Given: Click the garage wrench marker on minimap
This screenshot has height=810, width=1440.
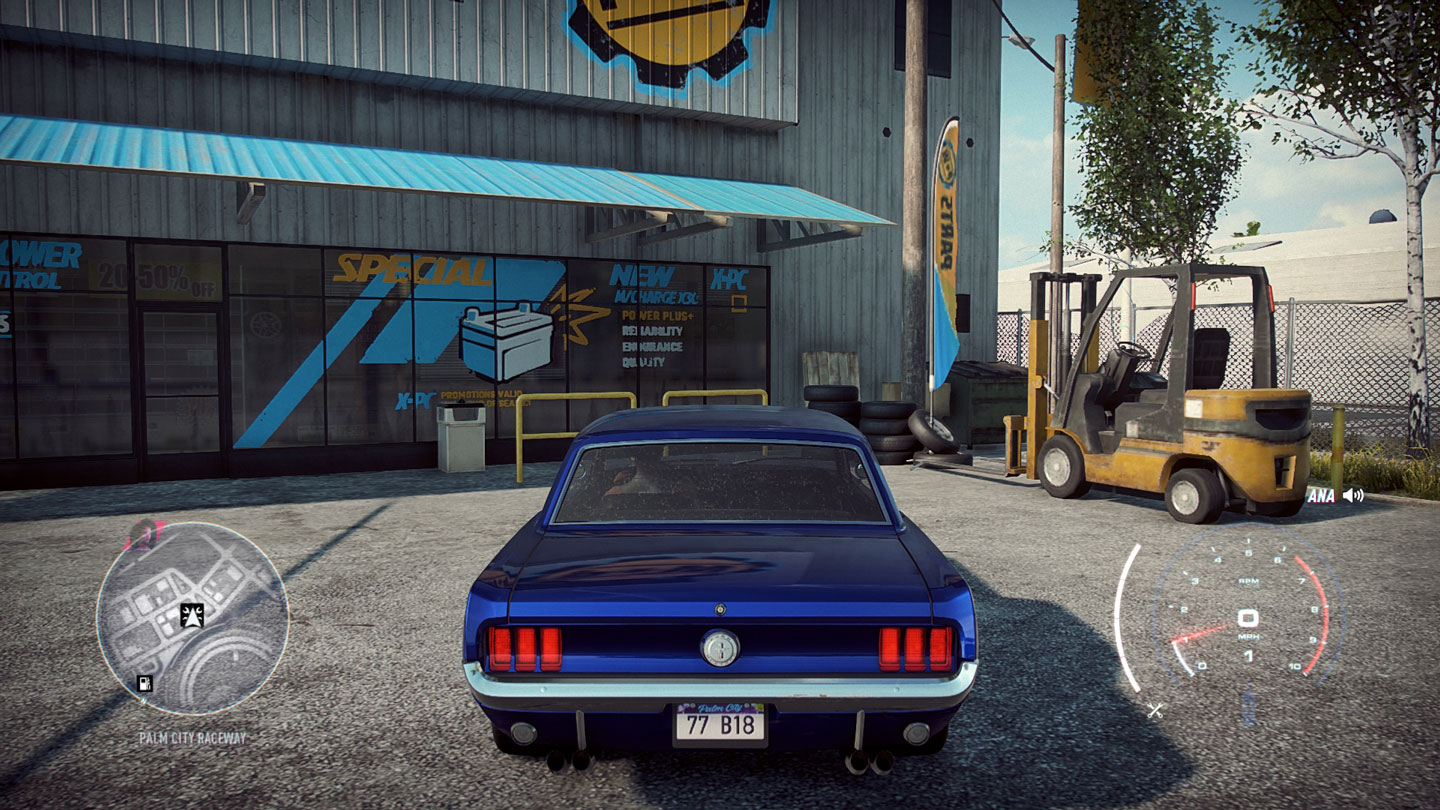Looking at the screenshot, I should 192,615.
